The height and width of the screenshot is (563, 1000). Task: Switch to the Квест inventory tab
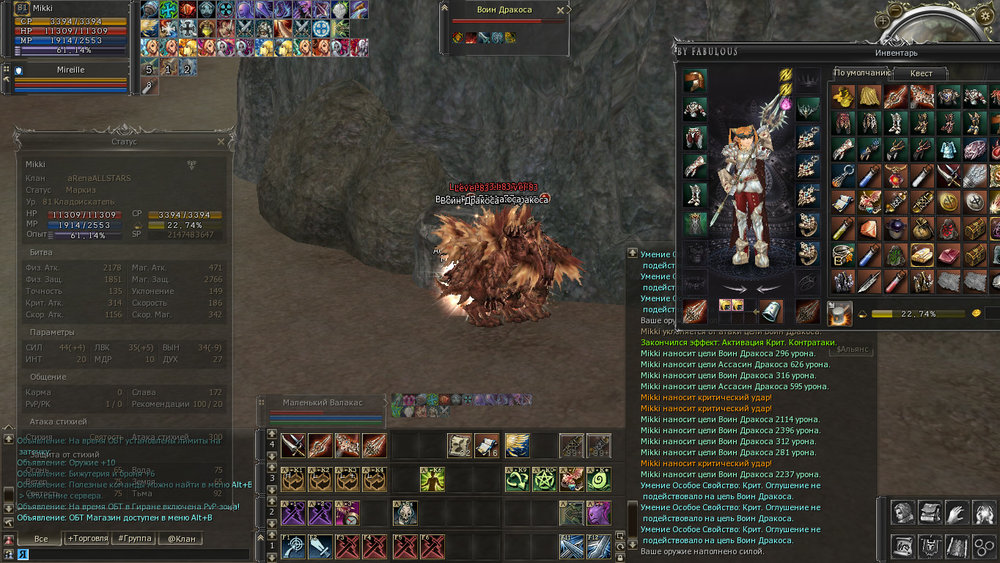click(x=920, y=73)
